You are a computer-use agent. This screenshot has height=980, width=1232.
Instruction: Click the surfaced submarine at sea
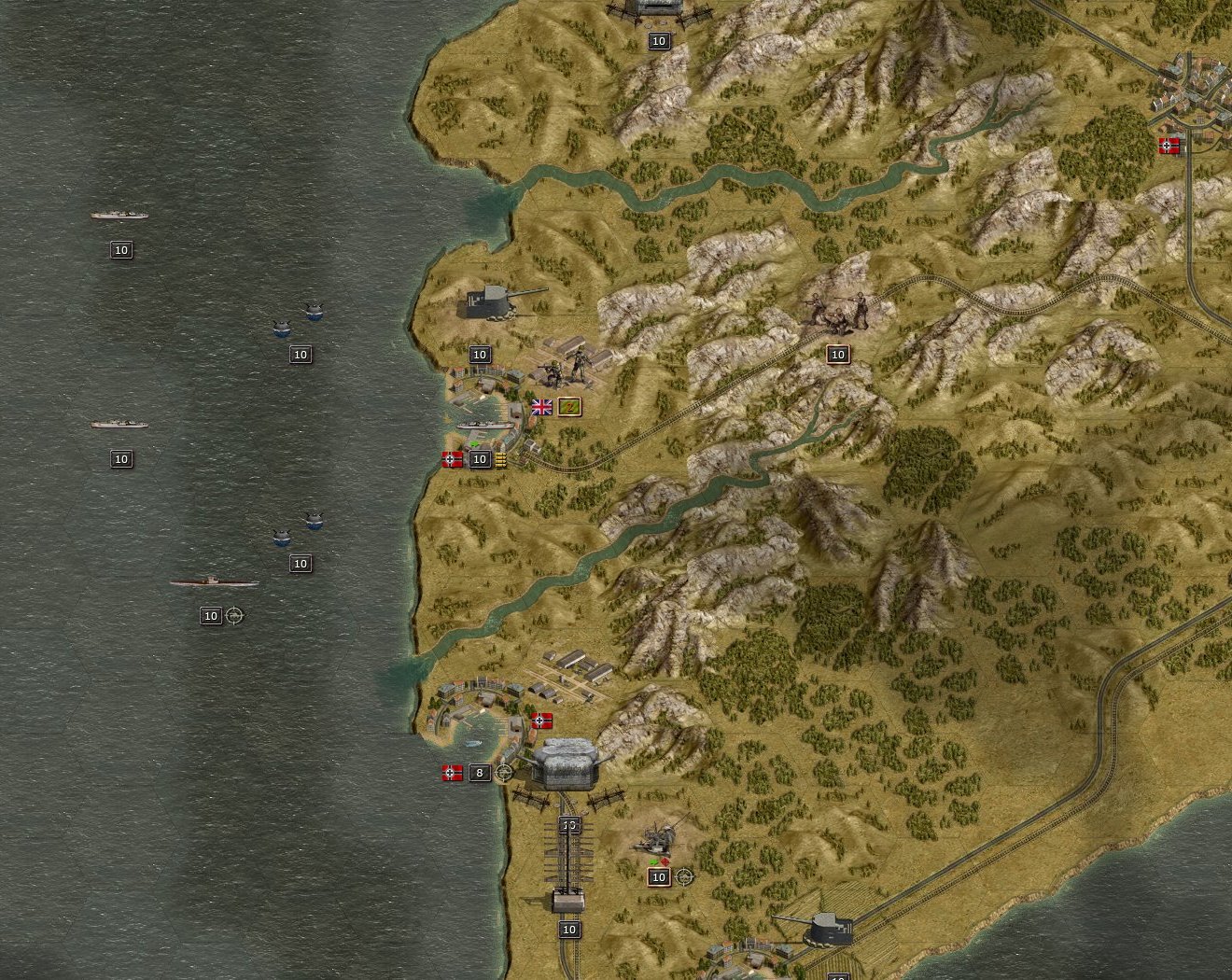217,580
